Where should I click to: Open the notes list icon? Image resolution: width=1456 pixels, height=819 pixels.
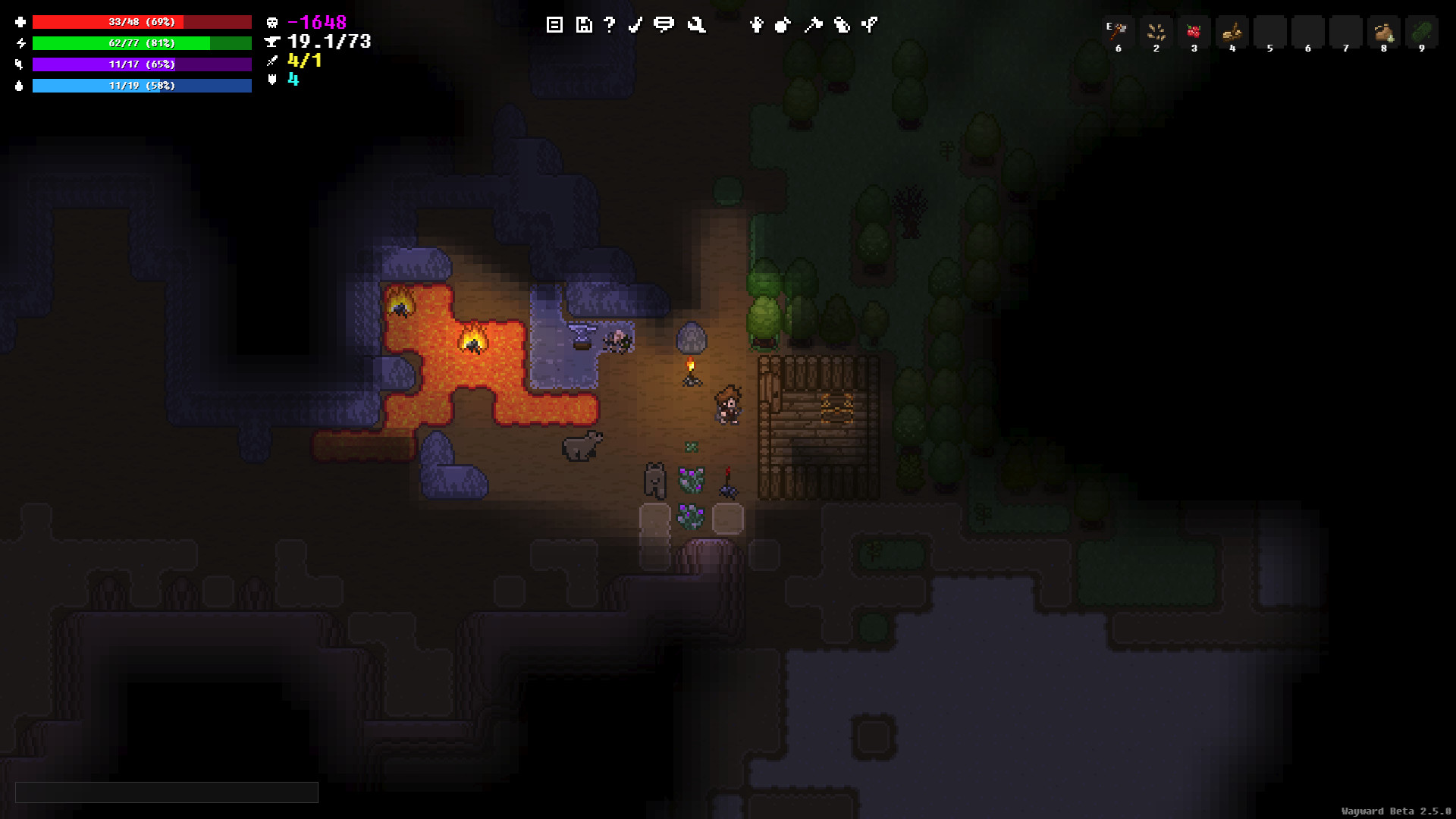click(x=554, y=25)
